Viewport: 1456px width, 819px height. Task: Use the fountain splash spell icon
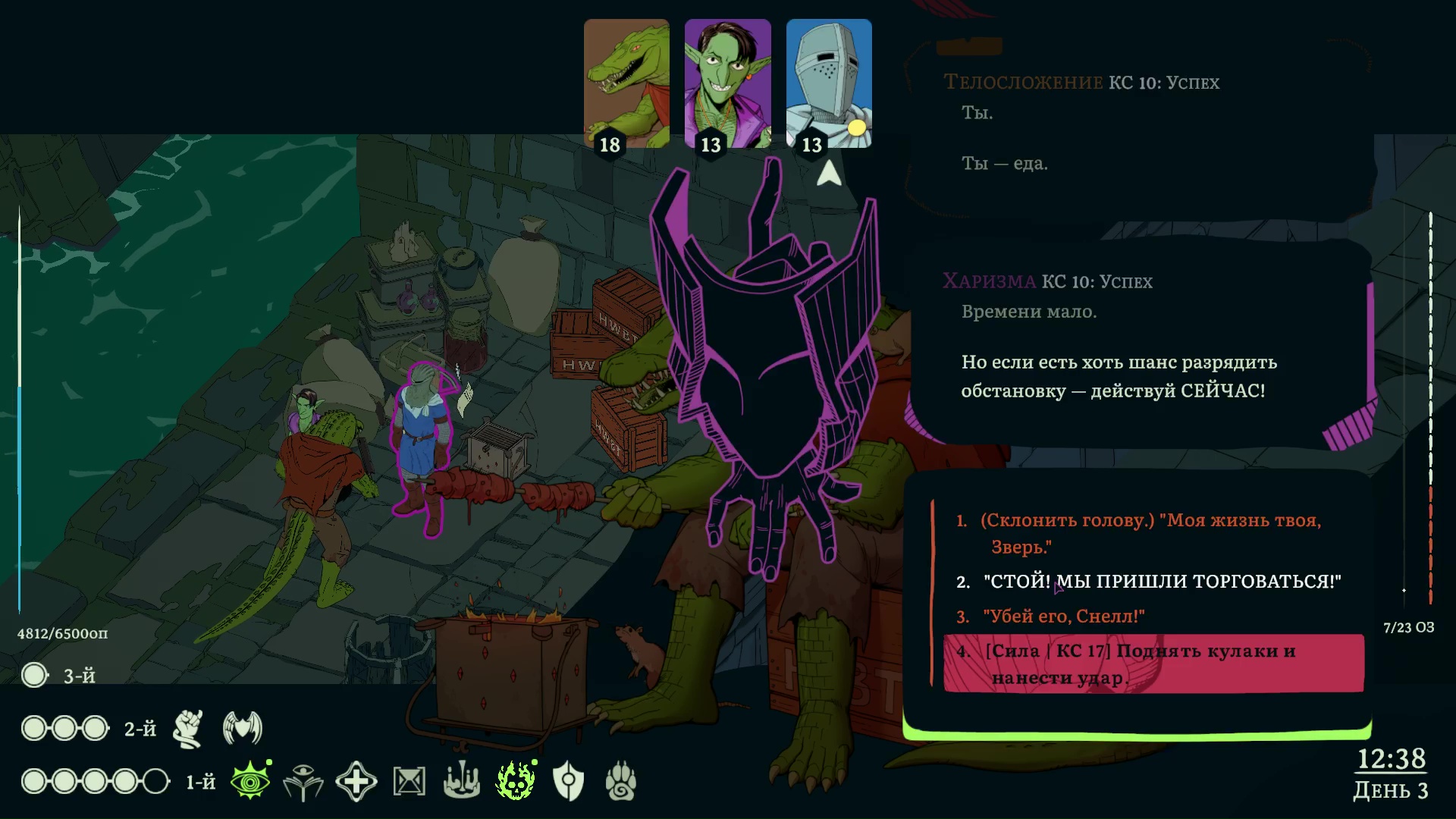pyautogui.click(x=462, y=782)
